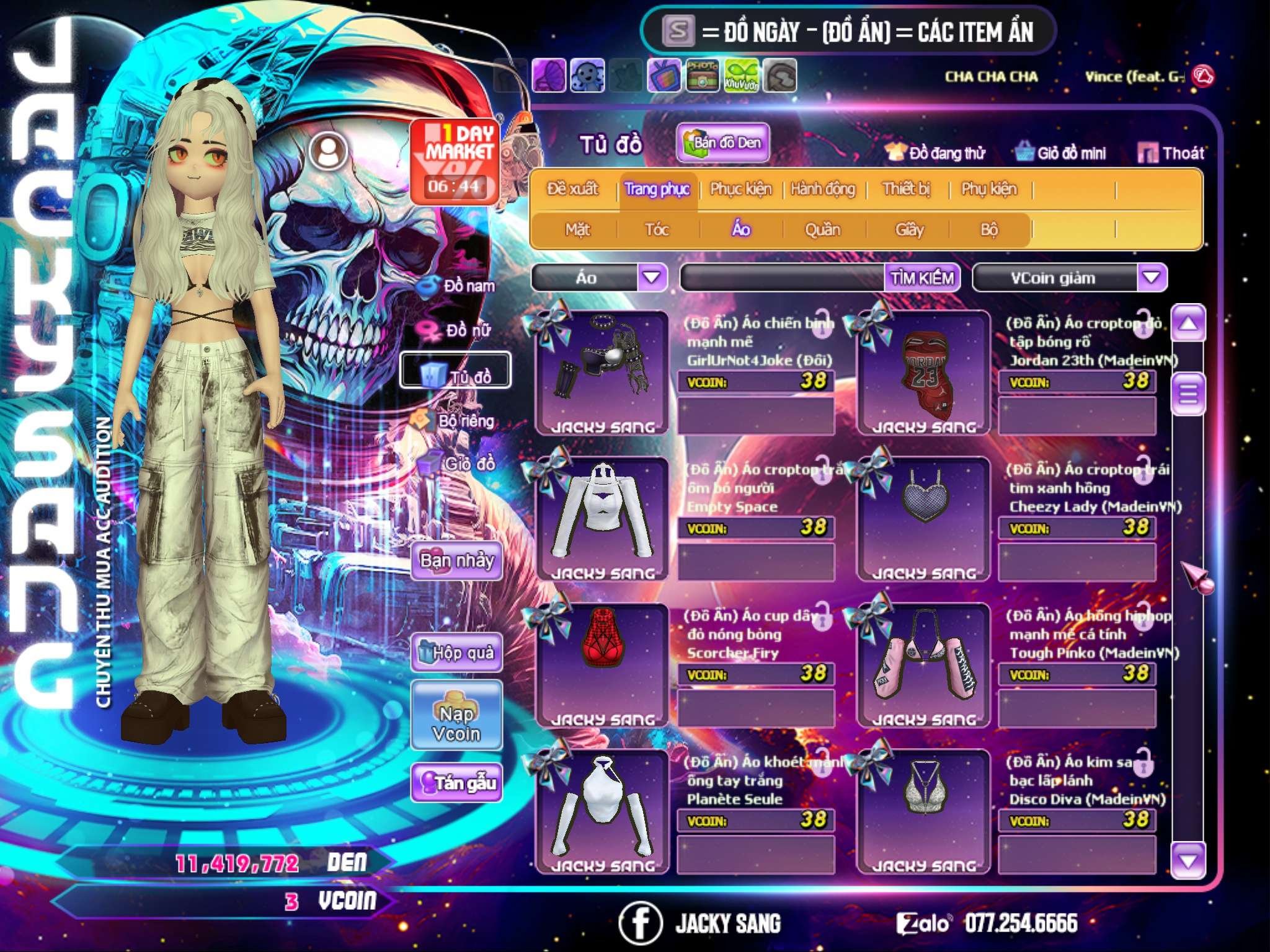Open the Bán đồ Den shop
1270x952 pixels.
[722, 143]
